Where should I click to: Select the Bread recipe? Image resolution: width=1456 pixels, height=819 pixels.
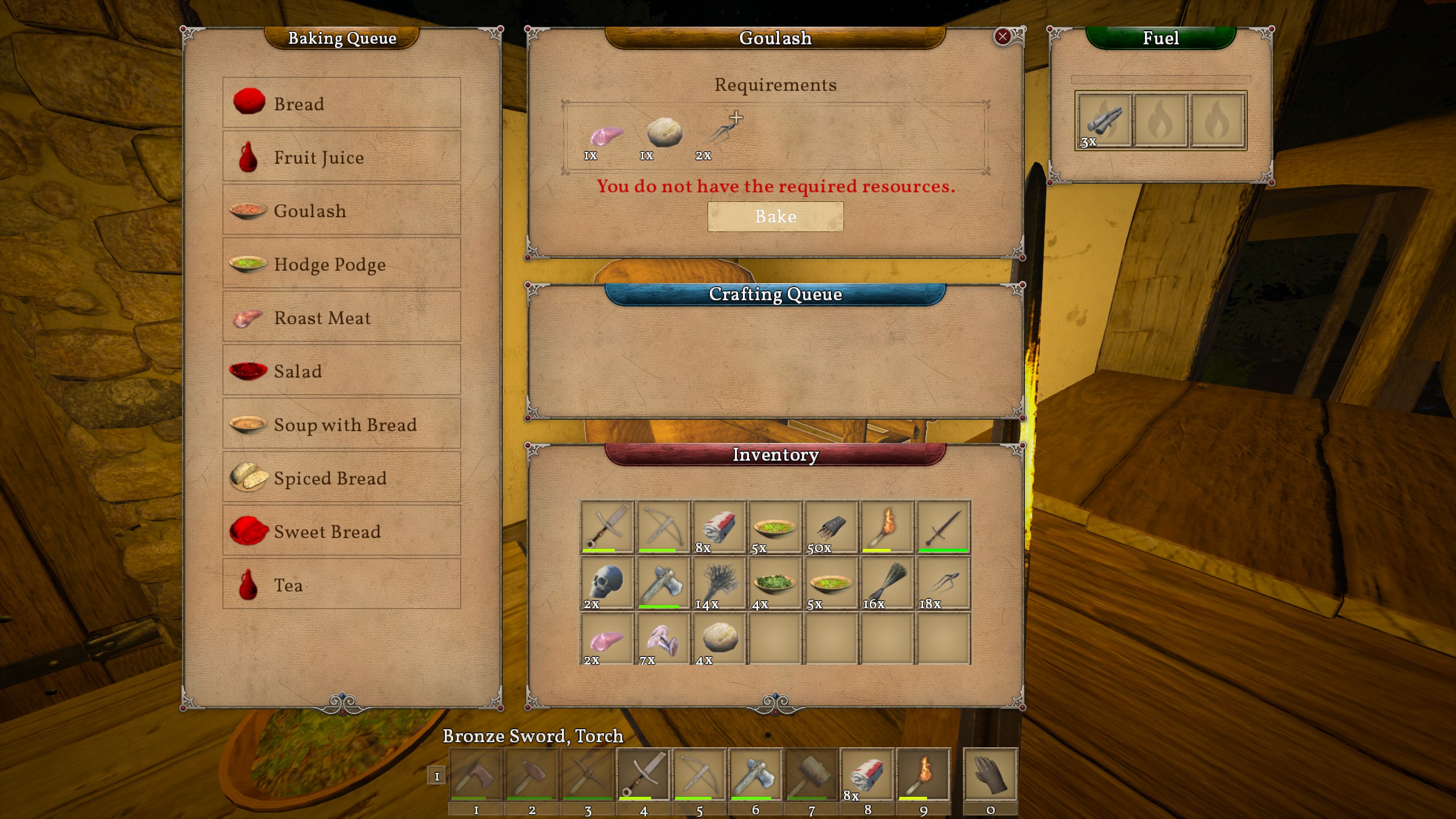tap(341, 103)
